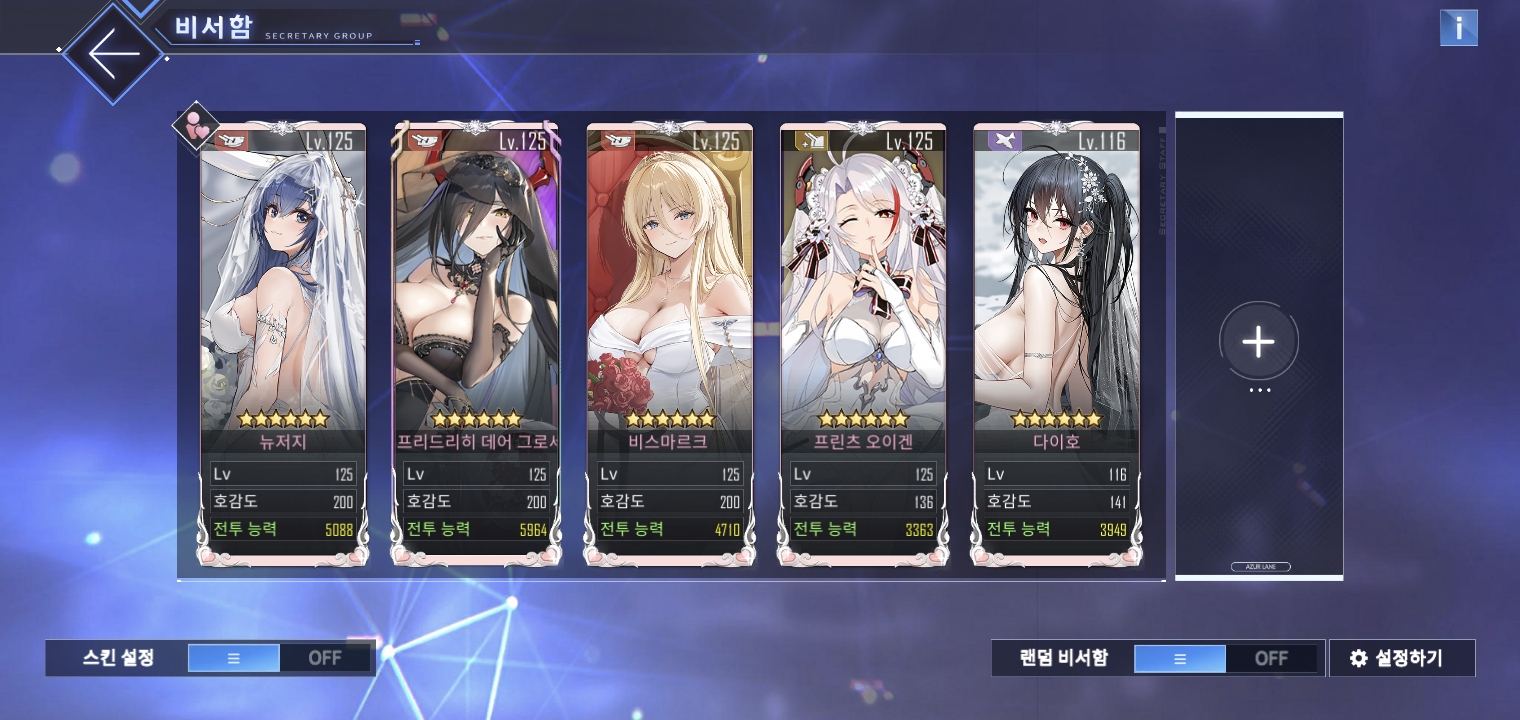The image size is (1520, 720).
Task: Add a secretary in the empty plus slot
Action: [x=1258, y=342]
